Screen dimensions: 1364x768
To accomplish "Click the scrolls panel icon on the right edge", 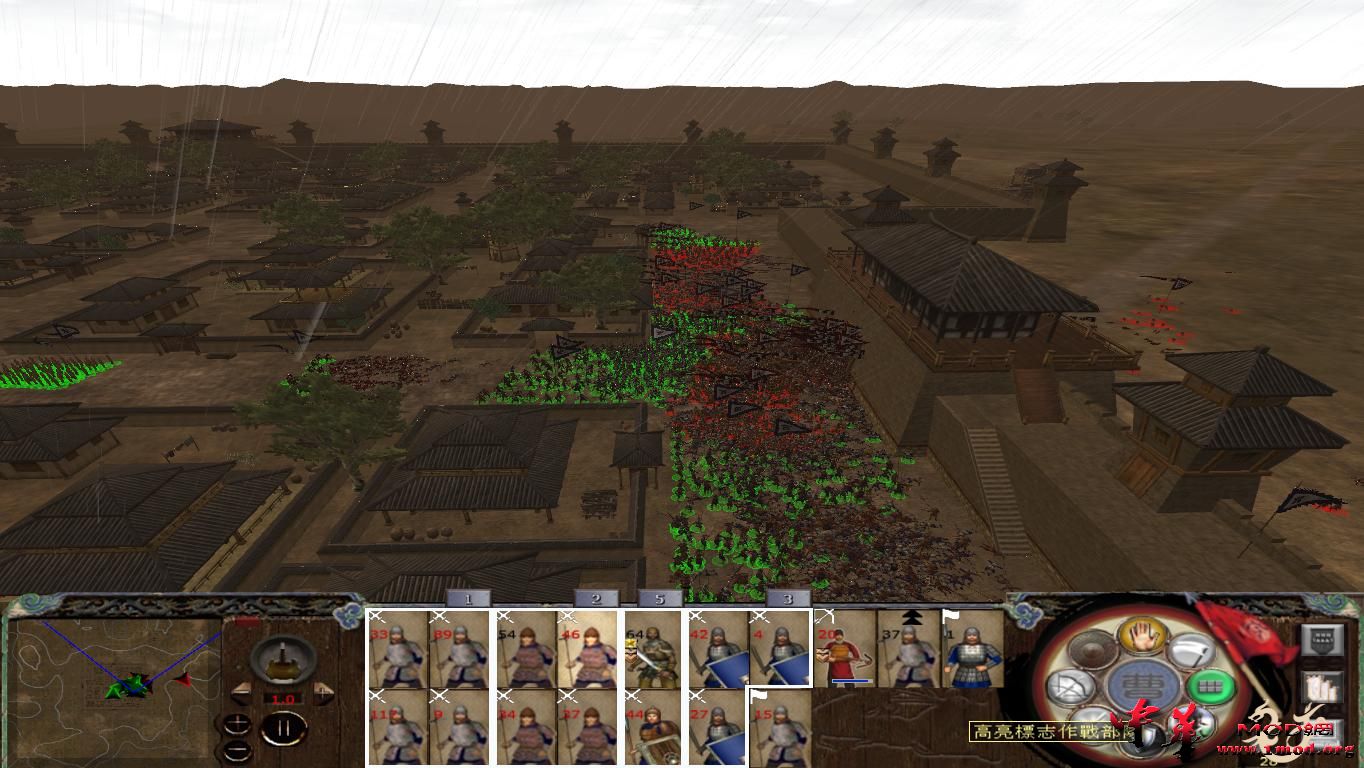I will click(x=1323, y=687).
